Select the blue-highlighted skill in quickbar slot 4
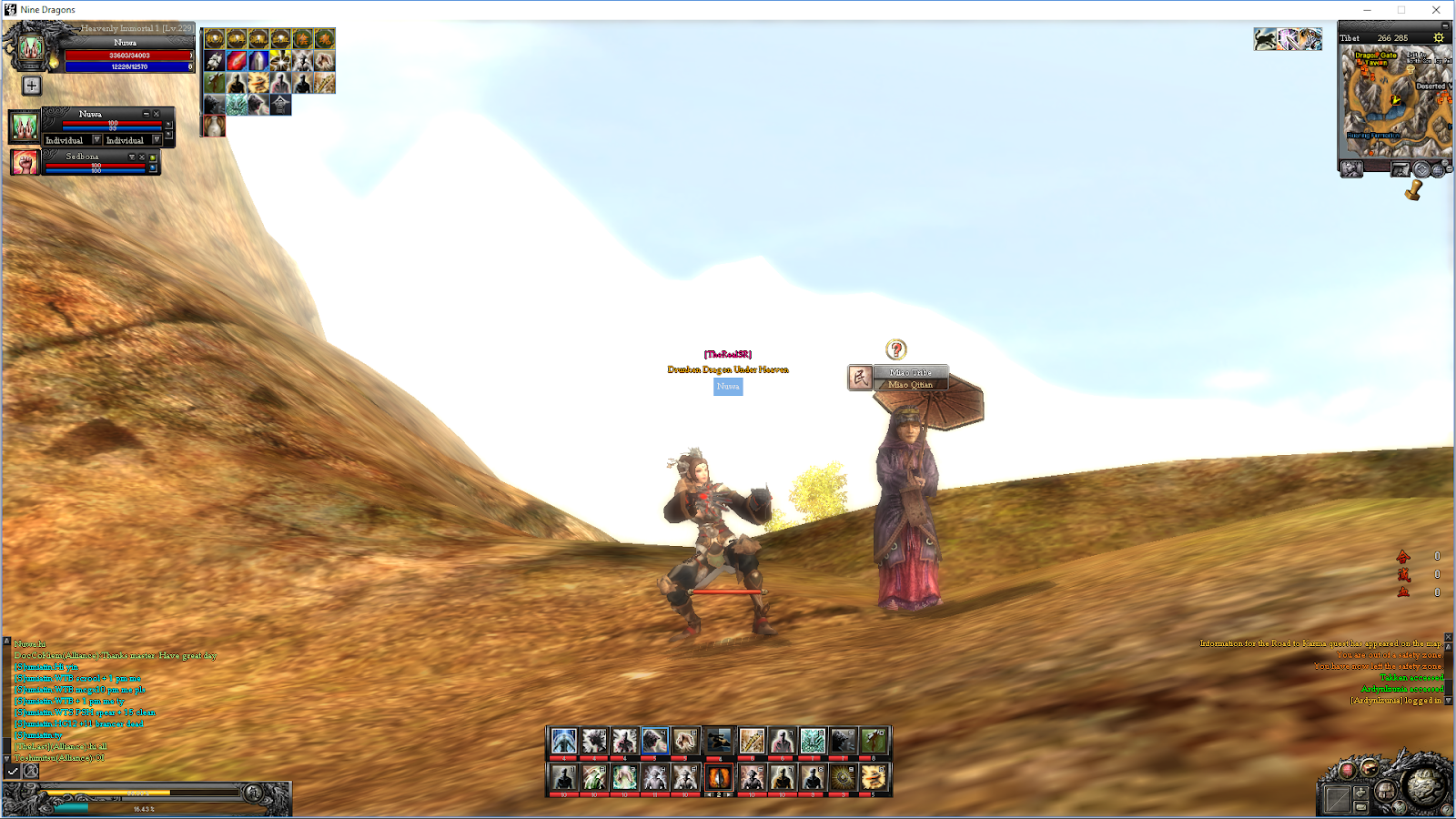The height and width of the screenshot is (819, 1456). pyautogui.click(x=655, y=742)
